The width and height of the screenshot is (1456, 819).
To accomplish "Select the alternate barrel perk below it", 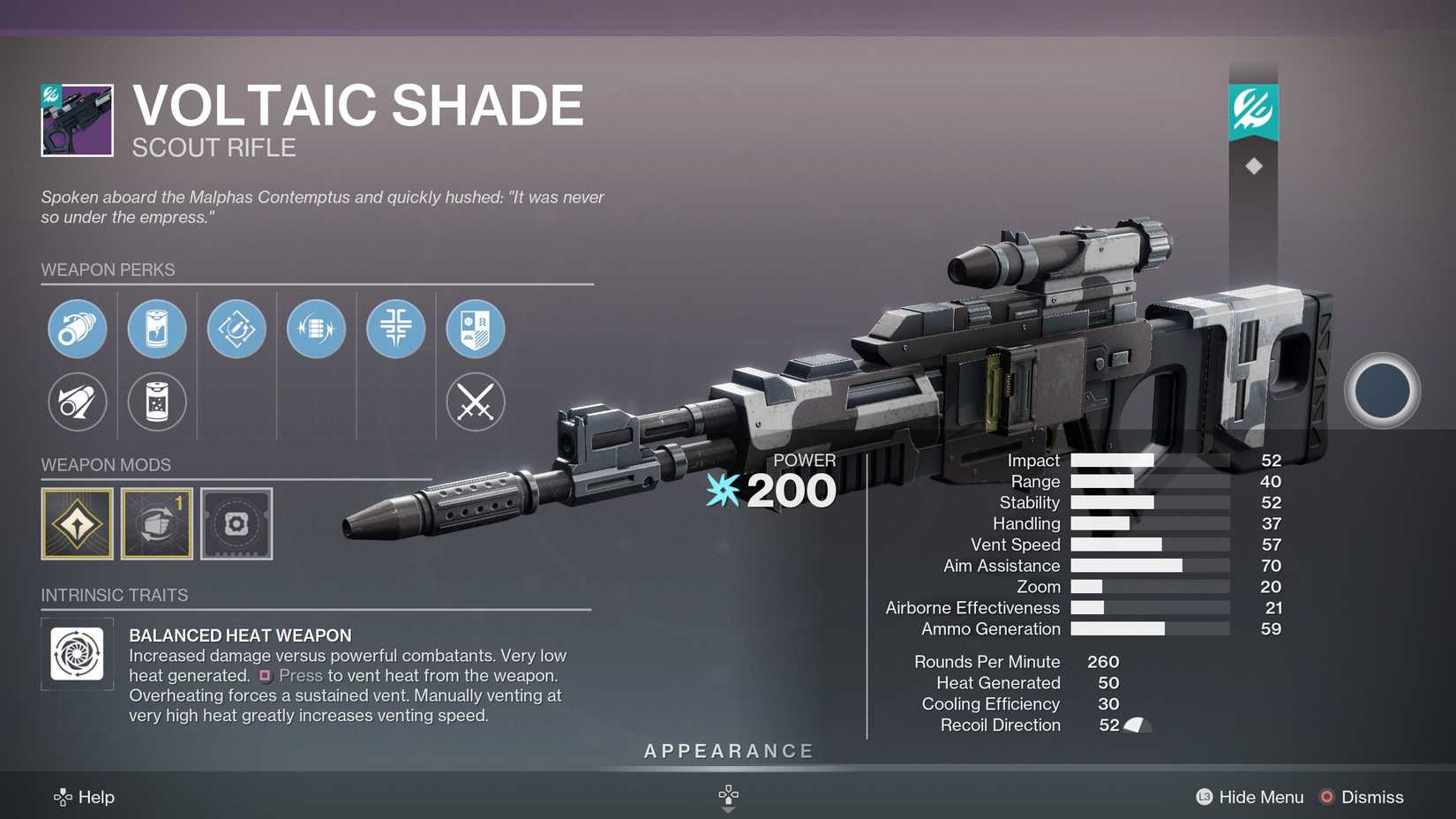I will tap(77, 402).
